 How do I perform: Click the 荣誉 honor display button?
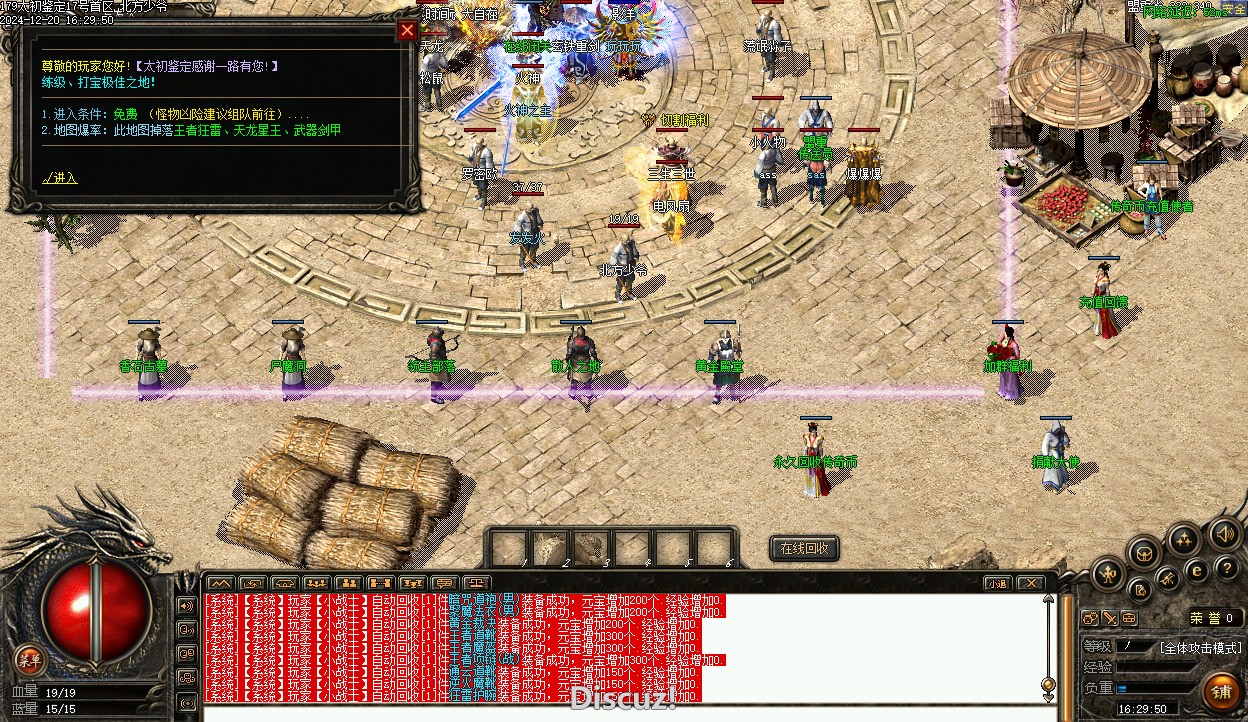coord(1215,618)
